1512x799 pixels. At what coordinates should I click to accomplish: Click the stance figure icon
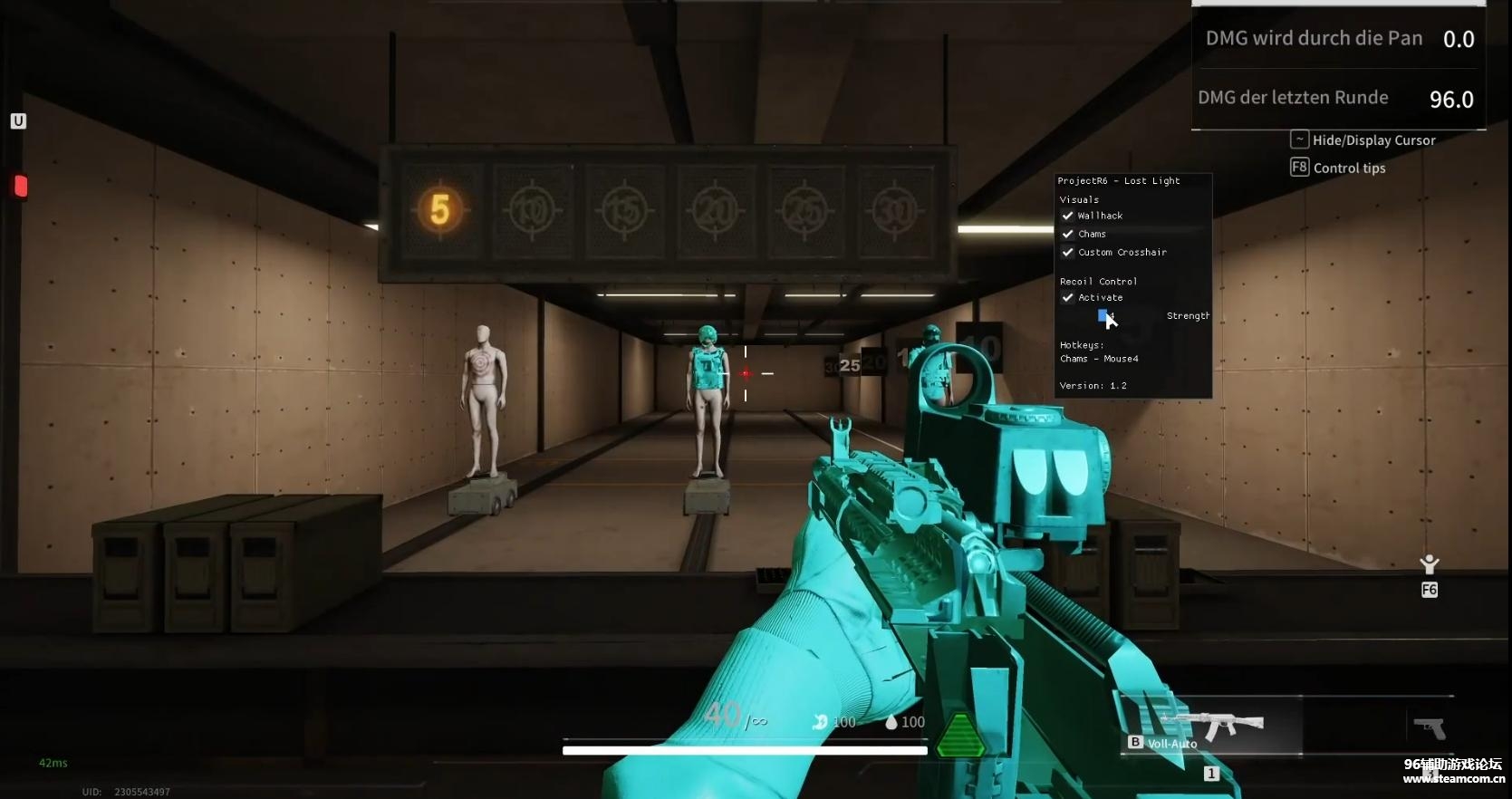pos(1430,565)
